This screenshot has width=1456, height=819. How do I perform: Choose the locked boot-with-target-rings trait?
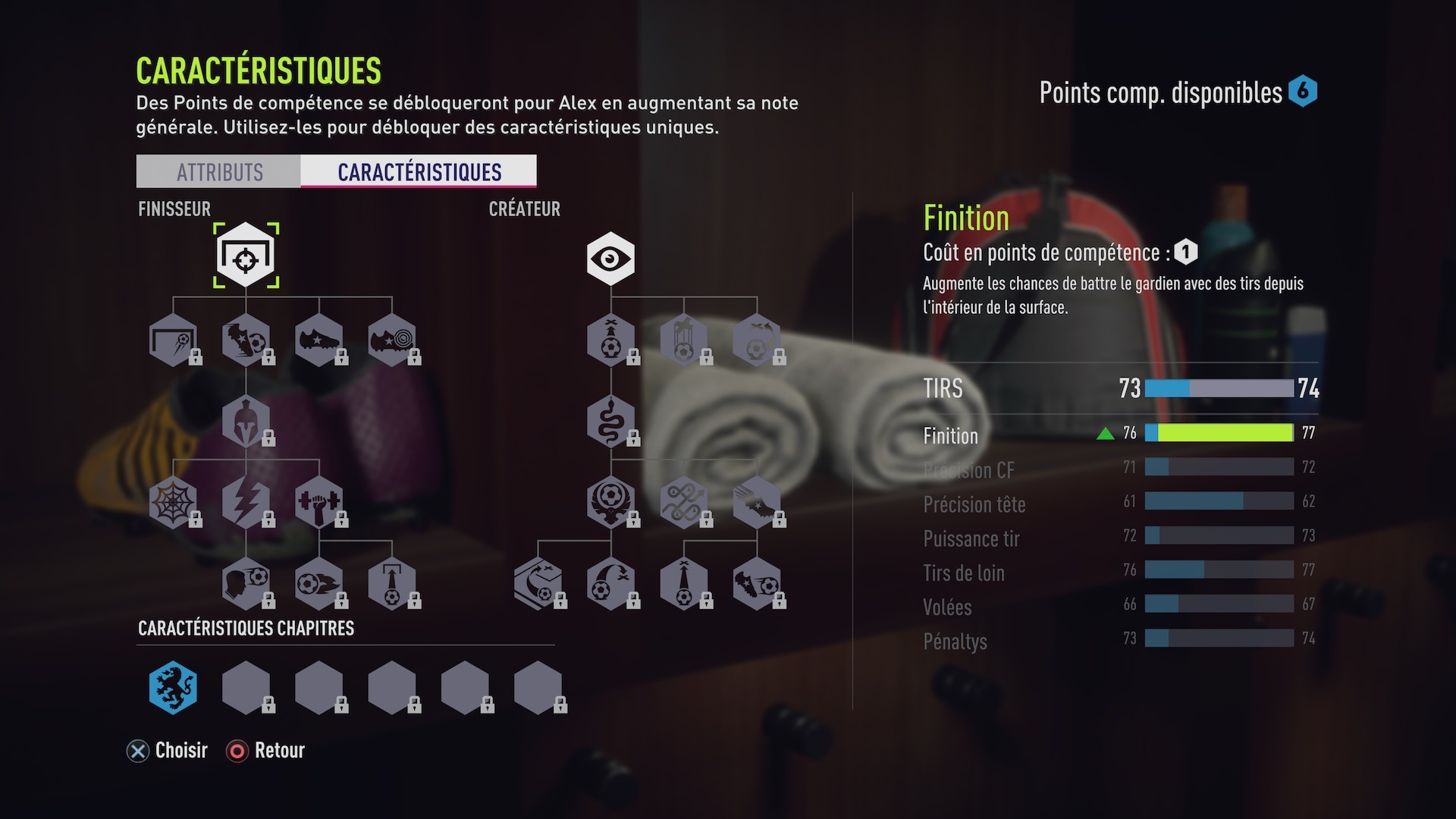(x=391, y=340)
